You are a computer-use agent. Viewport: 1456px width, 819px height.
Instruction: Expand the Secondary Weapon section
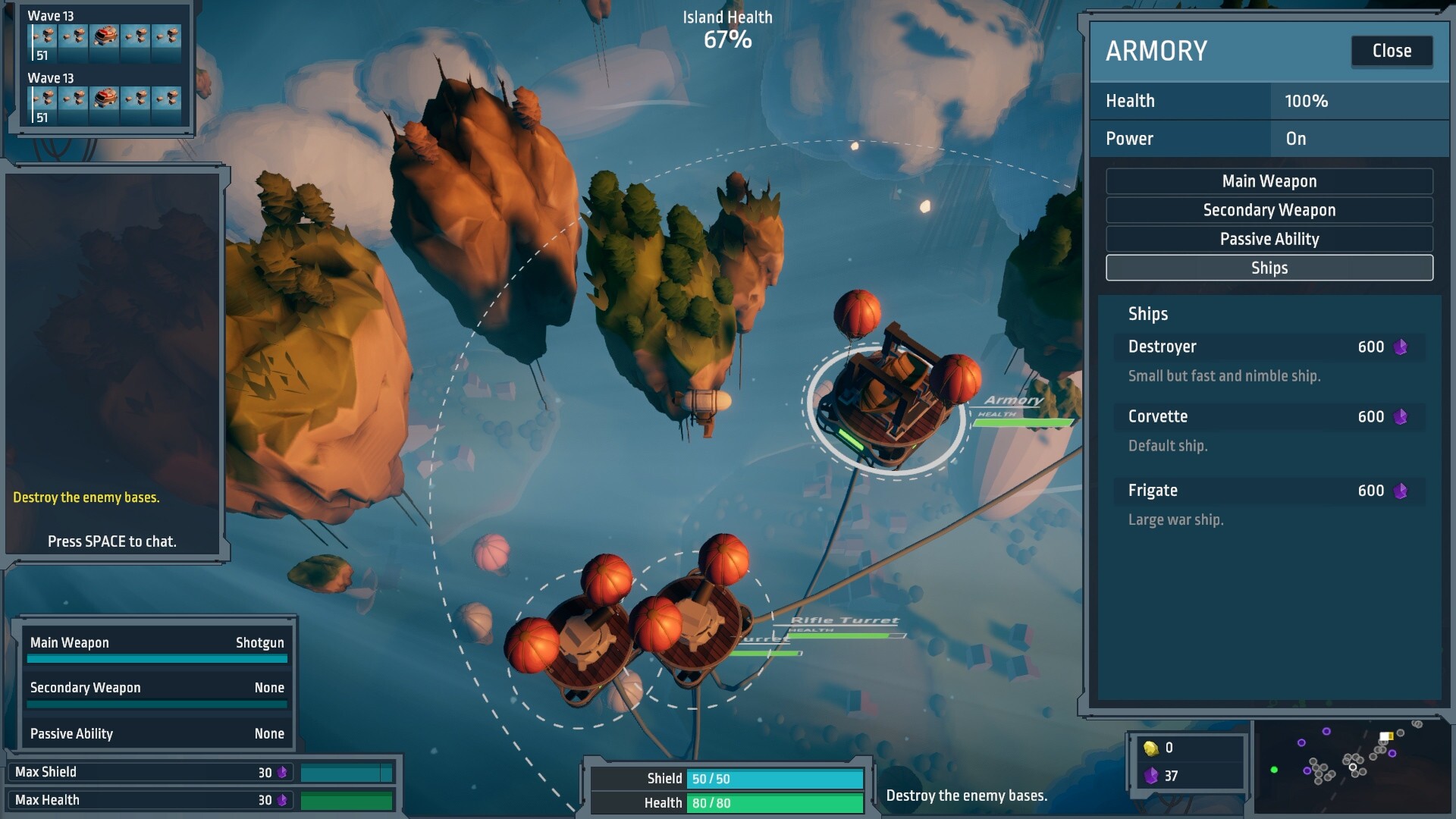tap(1269, 210)
